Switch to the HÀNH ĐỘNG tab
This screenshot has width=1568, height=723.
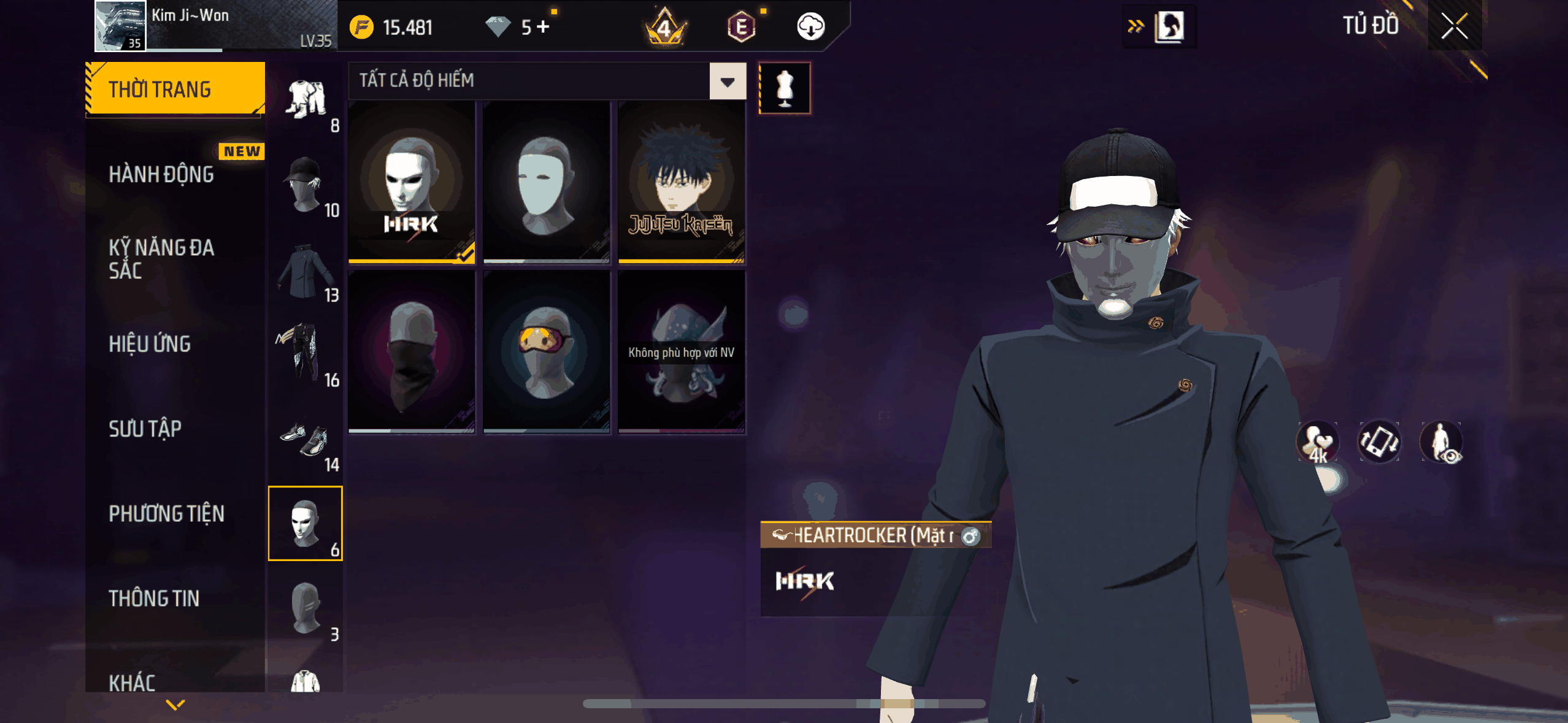coord(161,175)
